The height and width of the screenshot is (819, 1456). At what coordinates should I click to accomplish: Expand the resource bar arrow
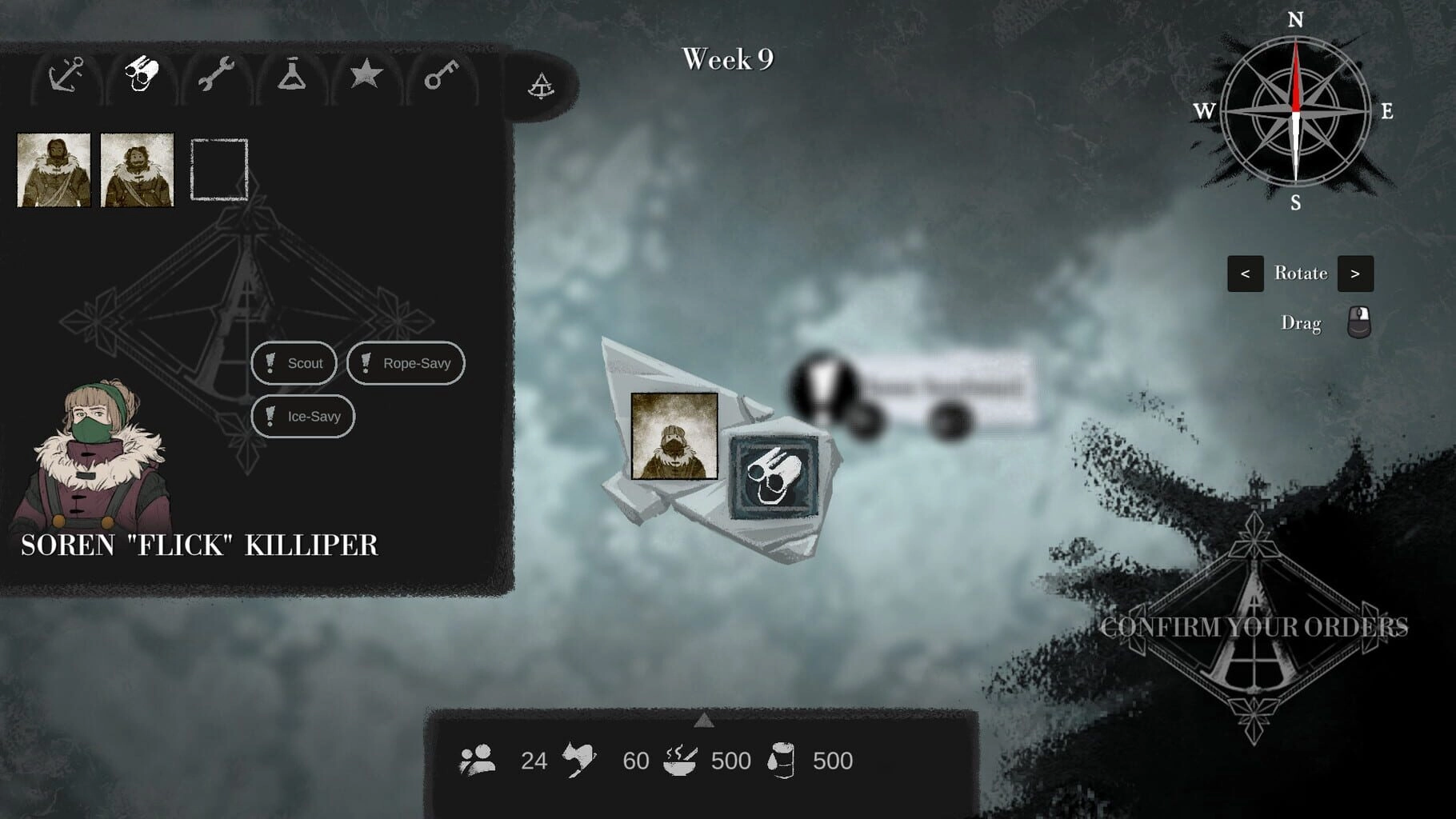click(x=703, y=721)
